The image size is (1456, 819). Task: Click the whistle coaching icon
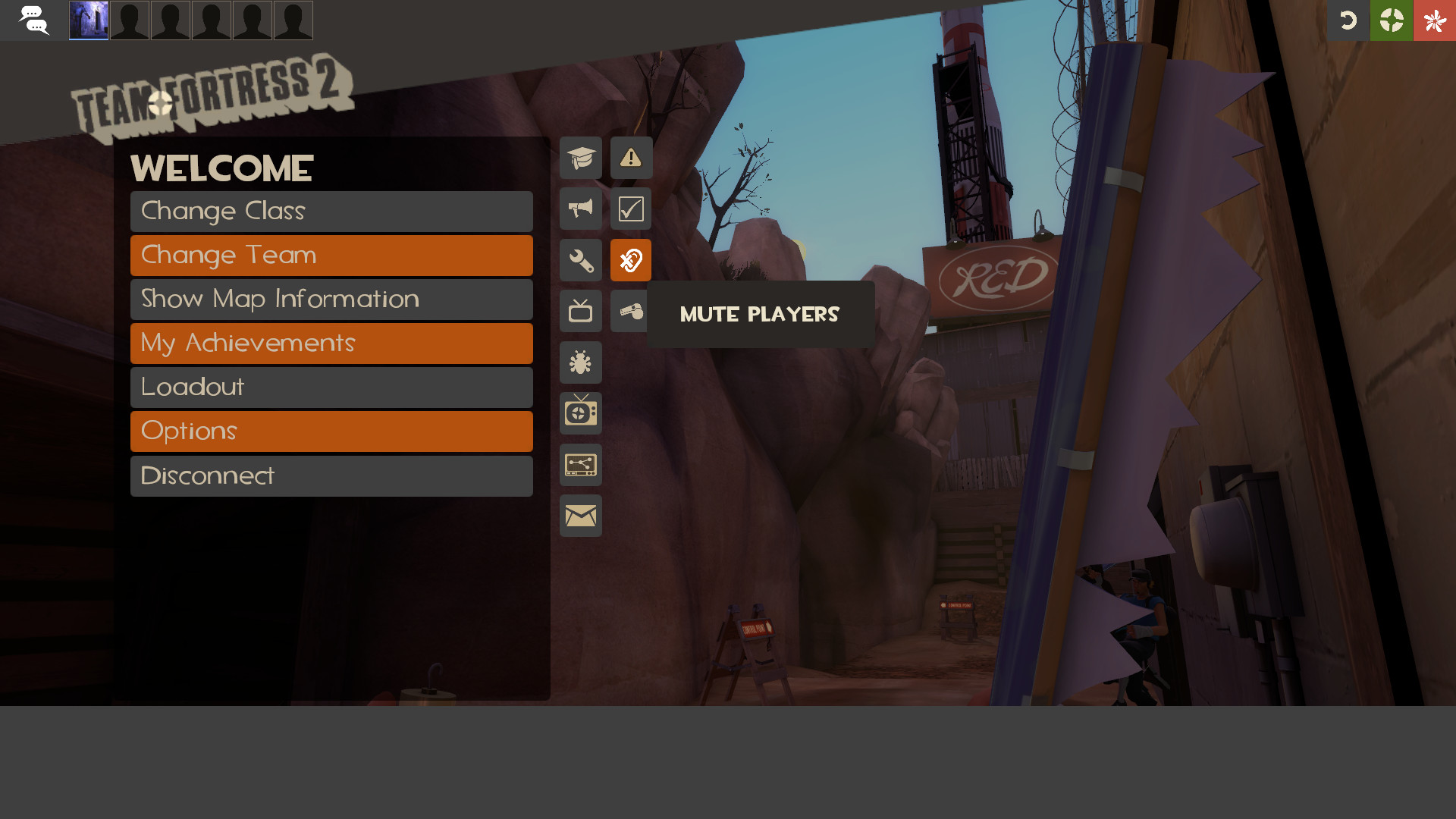630,311
